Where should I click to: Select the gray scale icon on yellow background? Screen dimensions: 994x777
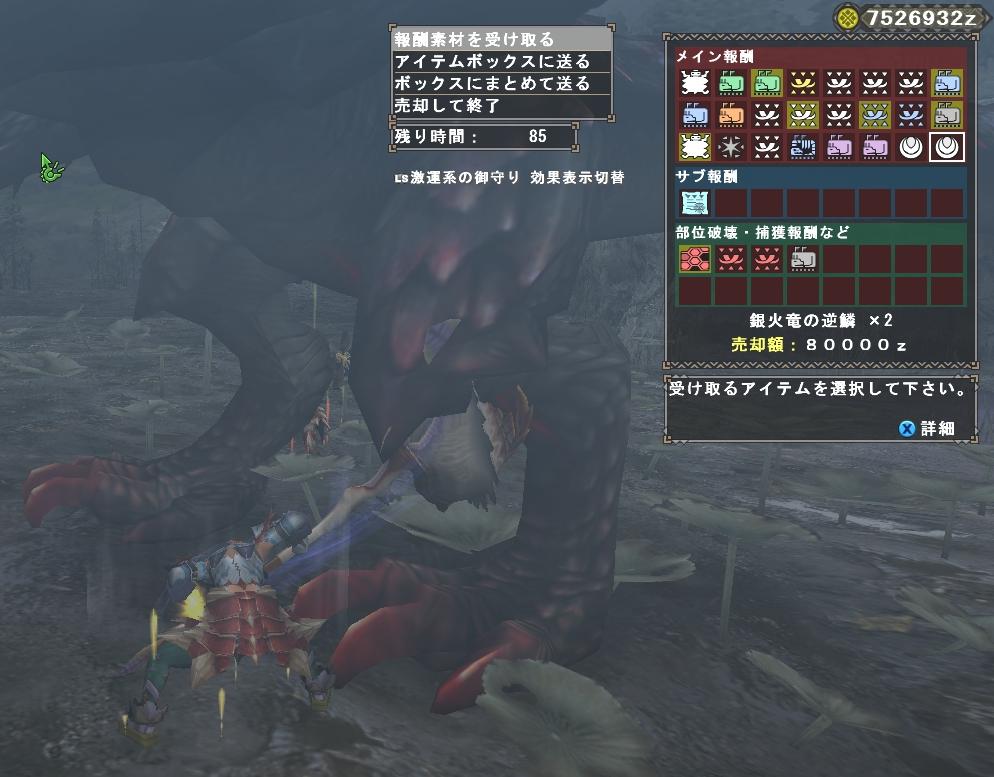[945, 115]
